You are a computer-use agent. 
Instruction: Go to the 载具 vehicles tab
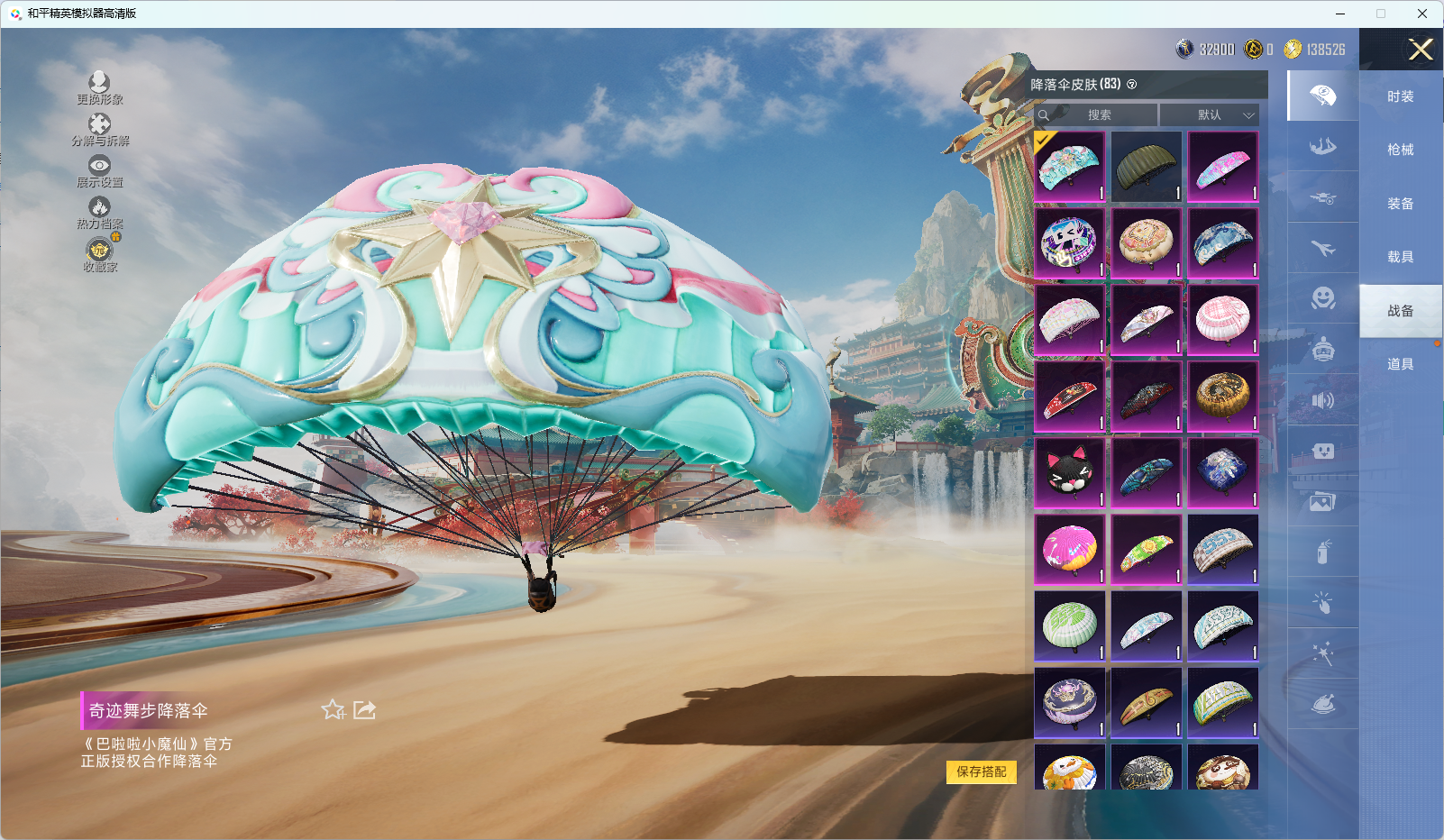click(1400, 257)
